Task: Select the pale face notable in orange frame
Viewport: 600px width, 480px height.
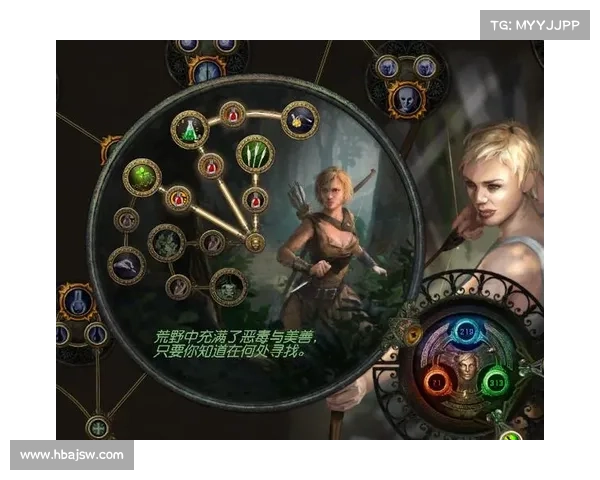Action: [x=404, y=99]
